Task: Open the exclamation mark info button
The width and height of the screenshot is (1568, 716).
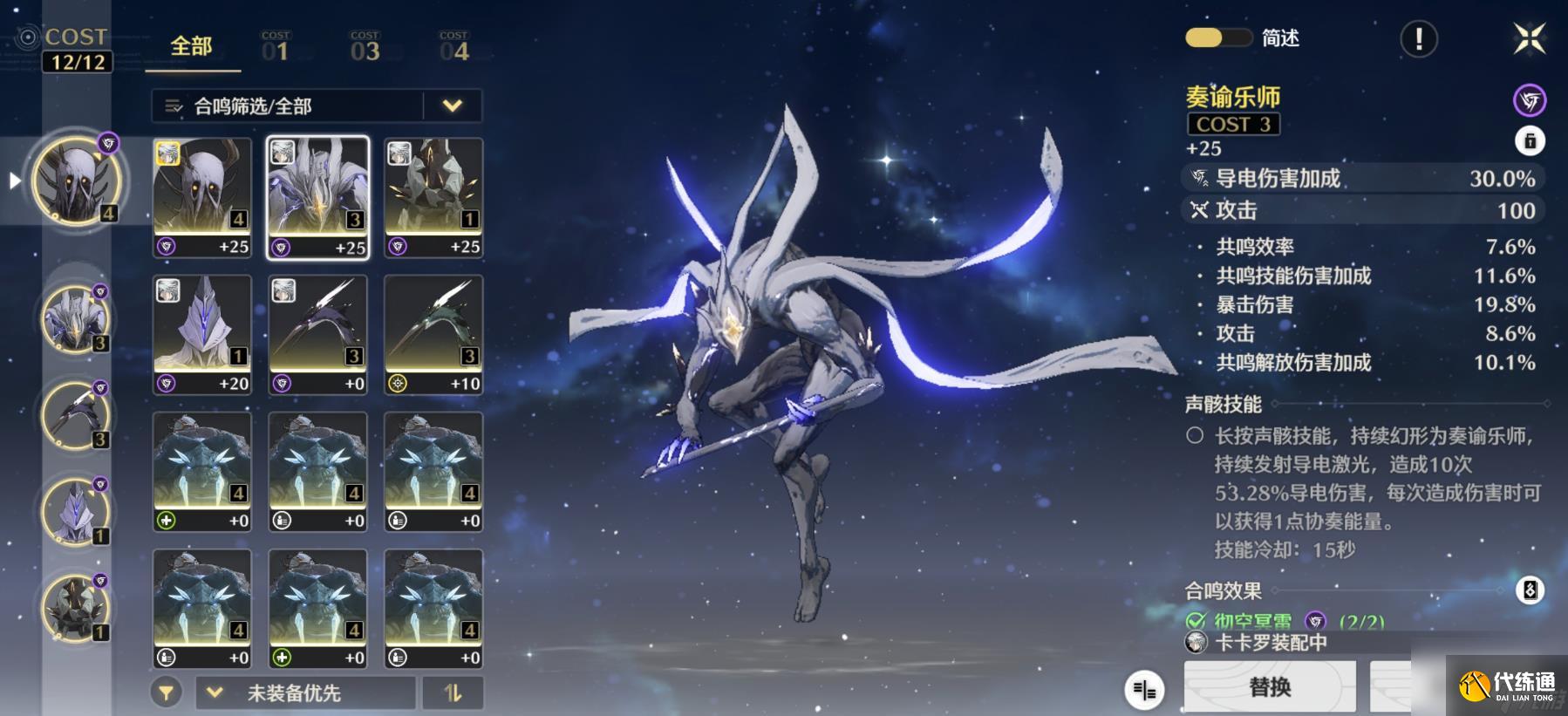Action: click(1418, 38)
